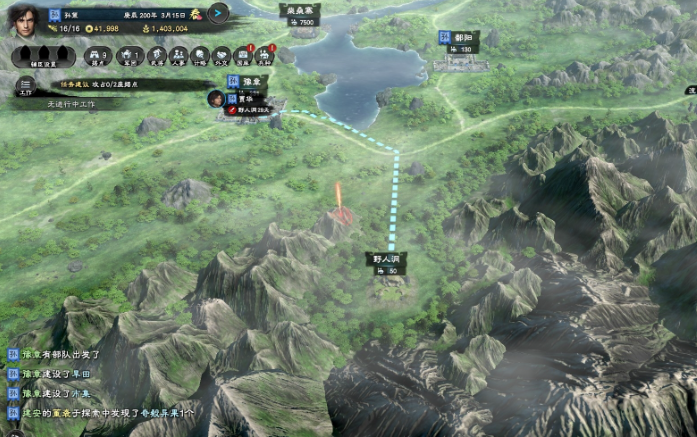Open the 工作 work list button
The width and height of the screenshot is (697, 437).
(x=24, y=87)
